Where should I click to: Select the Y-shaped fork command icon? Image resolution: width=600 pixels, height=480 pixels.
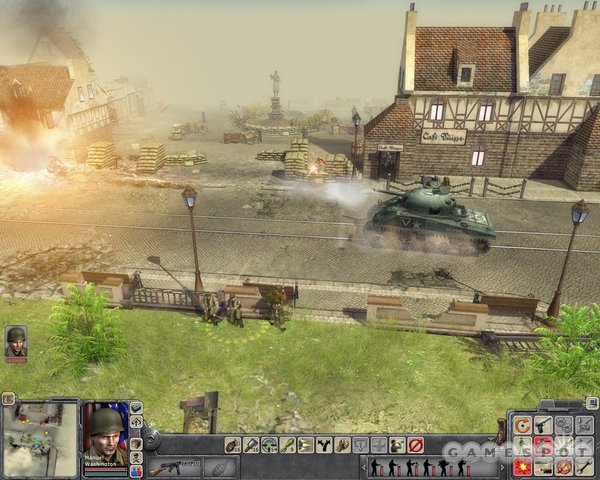coord(324,445)
